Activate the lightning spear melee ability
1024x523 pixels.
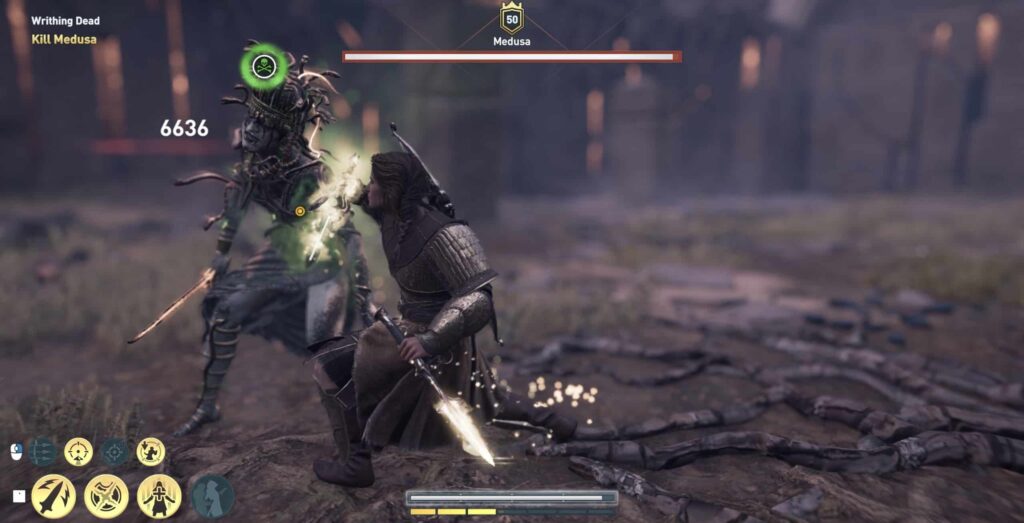(x=53, y=496)
